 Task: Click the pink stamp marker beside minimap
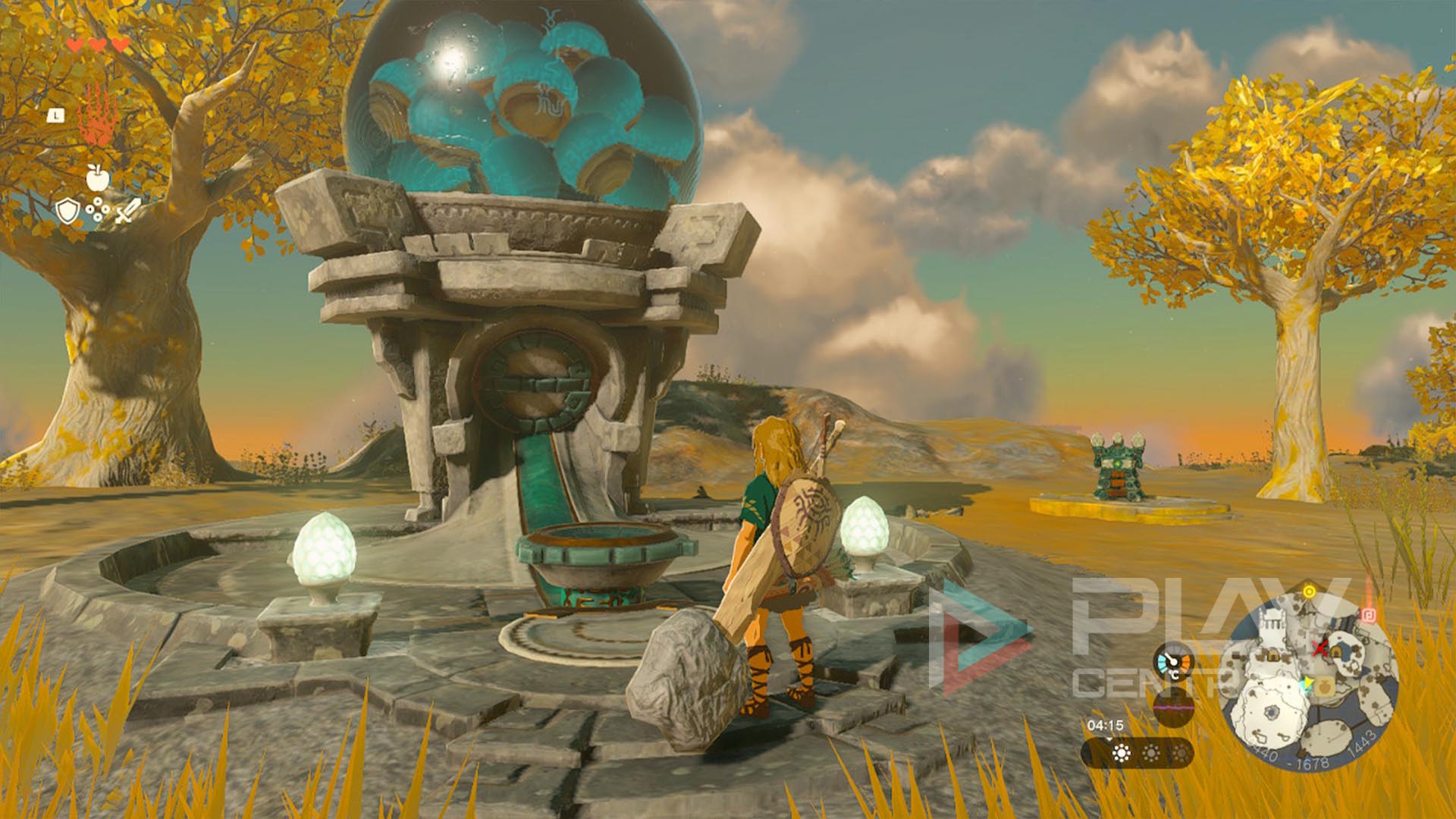pos(1369,616)
